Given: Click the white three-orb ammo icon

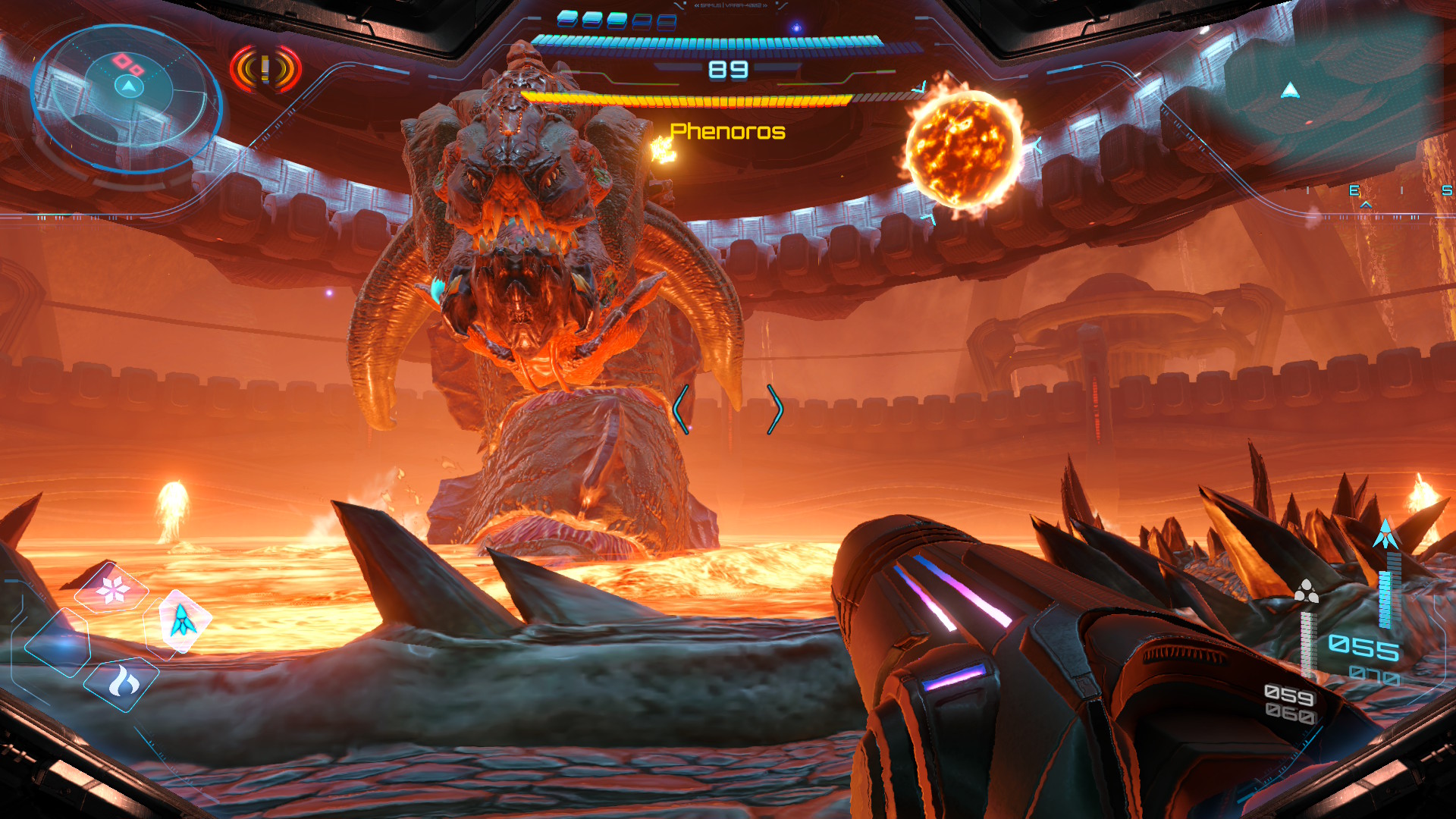Looking at the screenshot, I should pos(1306,591).
